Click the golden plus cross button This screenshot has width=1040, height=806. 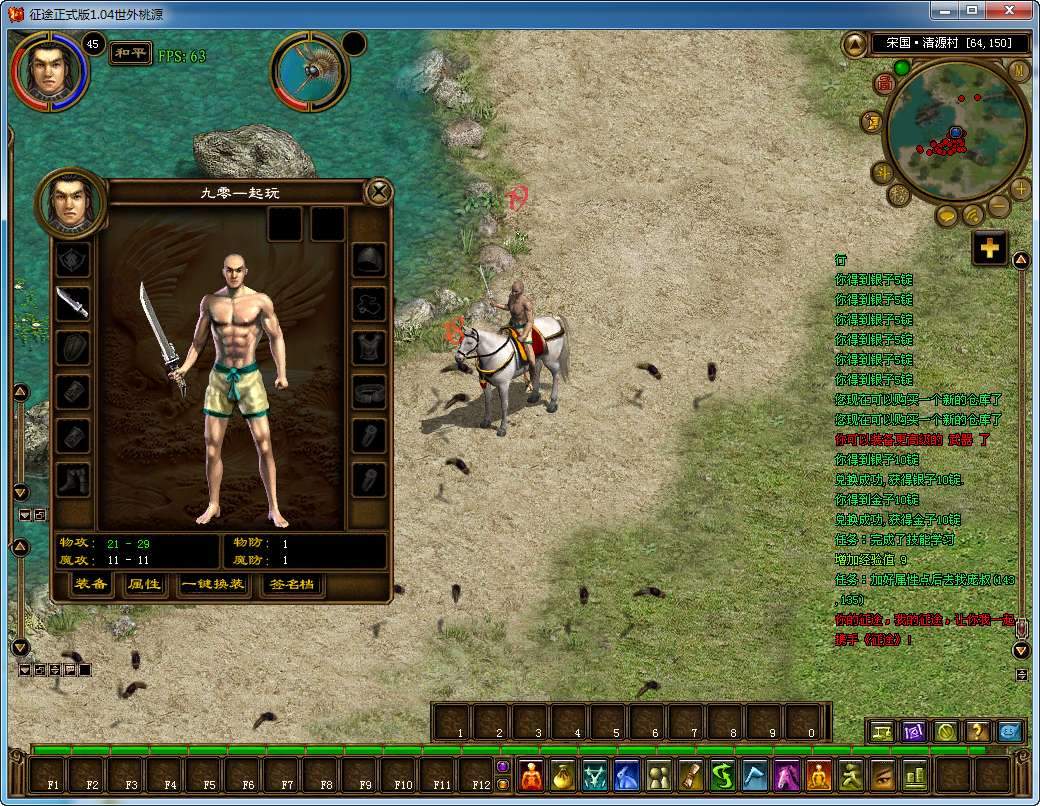(989, 249)
